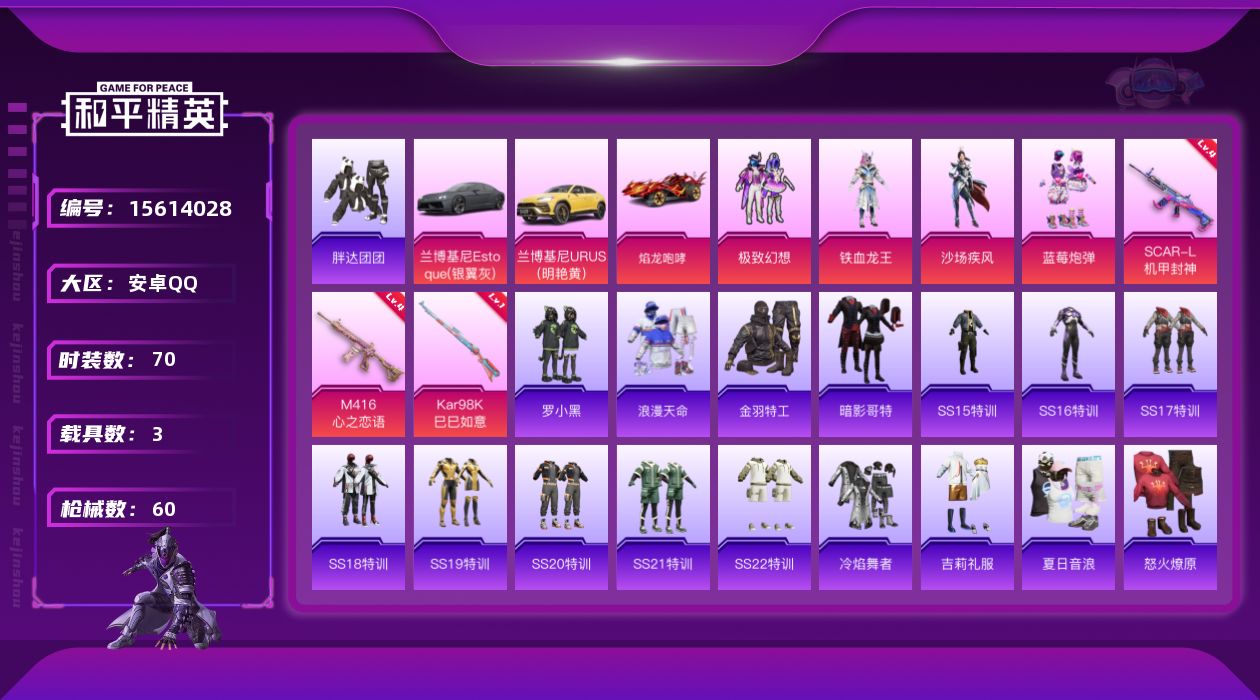Screen dimensions: 1260x700
Task: Choose the 铁血龙王 costume tile
Action: (865, 210)
